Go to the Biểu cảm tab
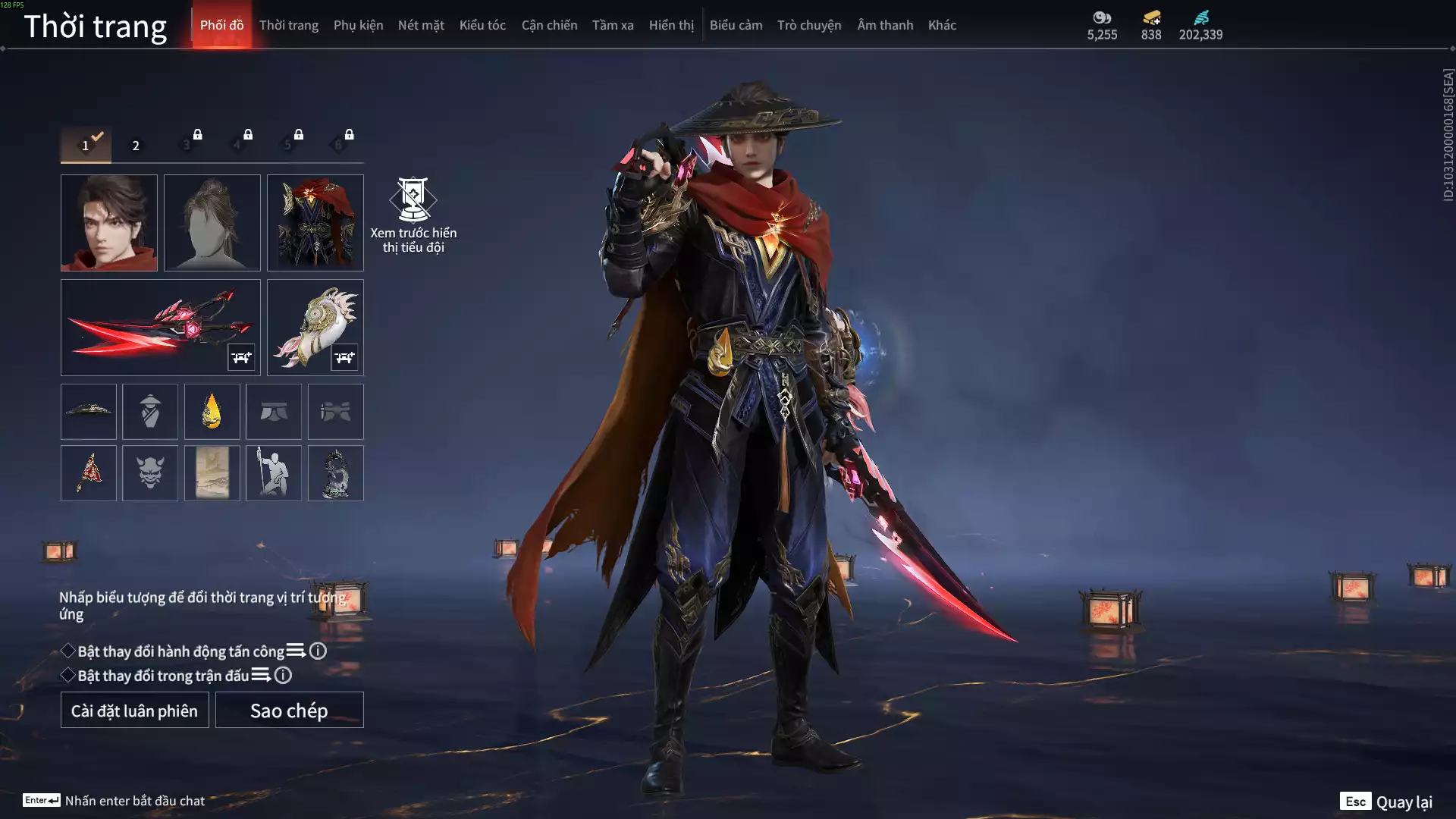Image resolution: width=1456 pixels, height=819 pixels. tap(736, 25)
